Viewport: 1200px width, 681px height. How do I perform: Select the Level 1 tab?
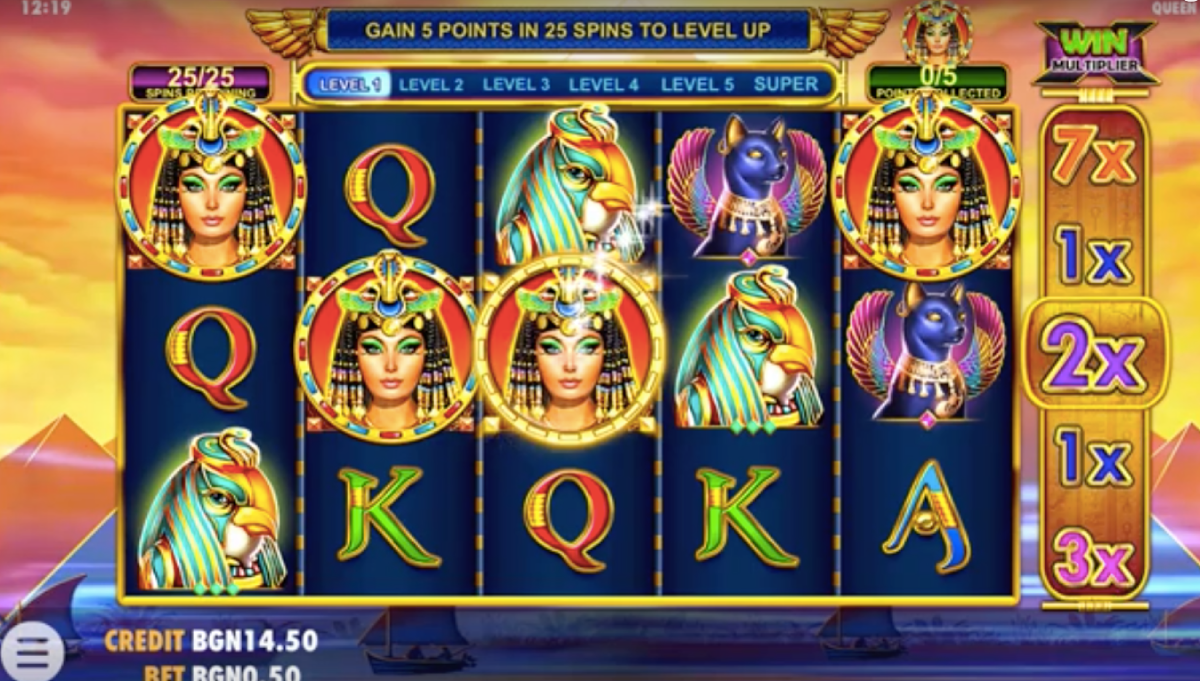click(x=349, y=85)
